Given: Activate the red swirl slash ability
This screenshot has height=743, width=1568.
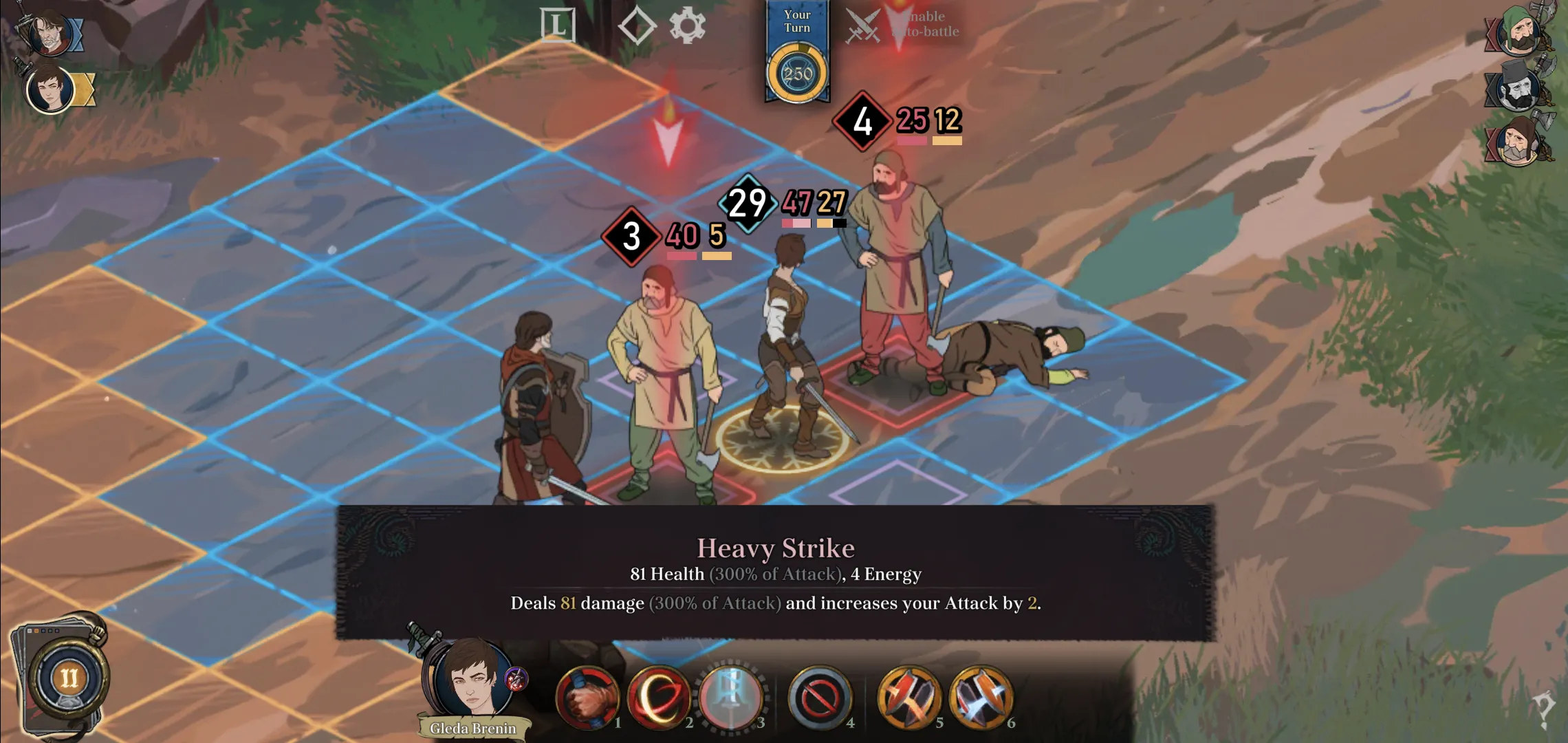Looking at the screenshot, I should click(x=658, y=698).
